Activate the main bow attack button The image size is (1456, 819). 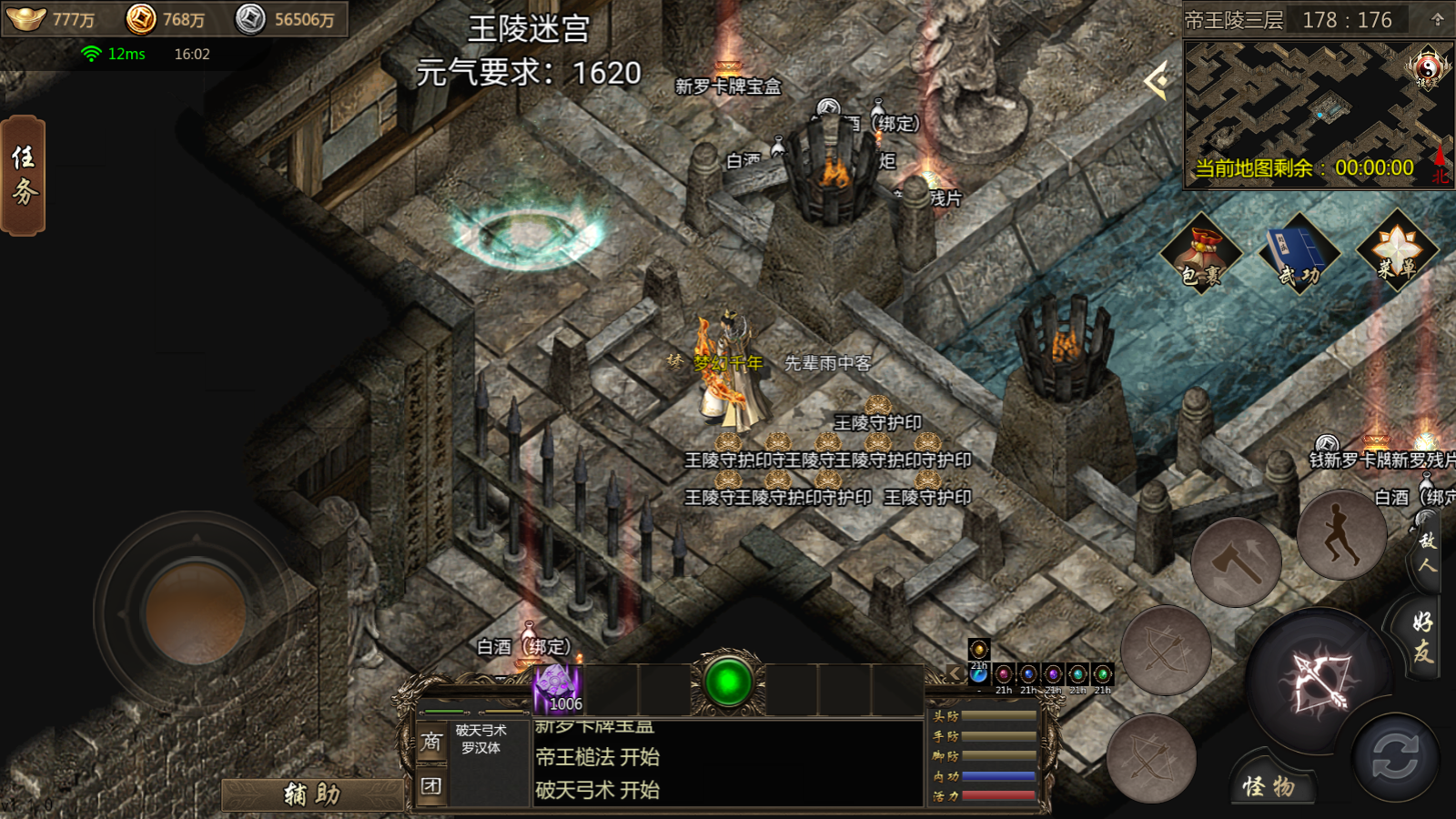[1318, 681]
